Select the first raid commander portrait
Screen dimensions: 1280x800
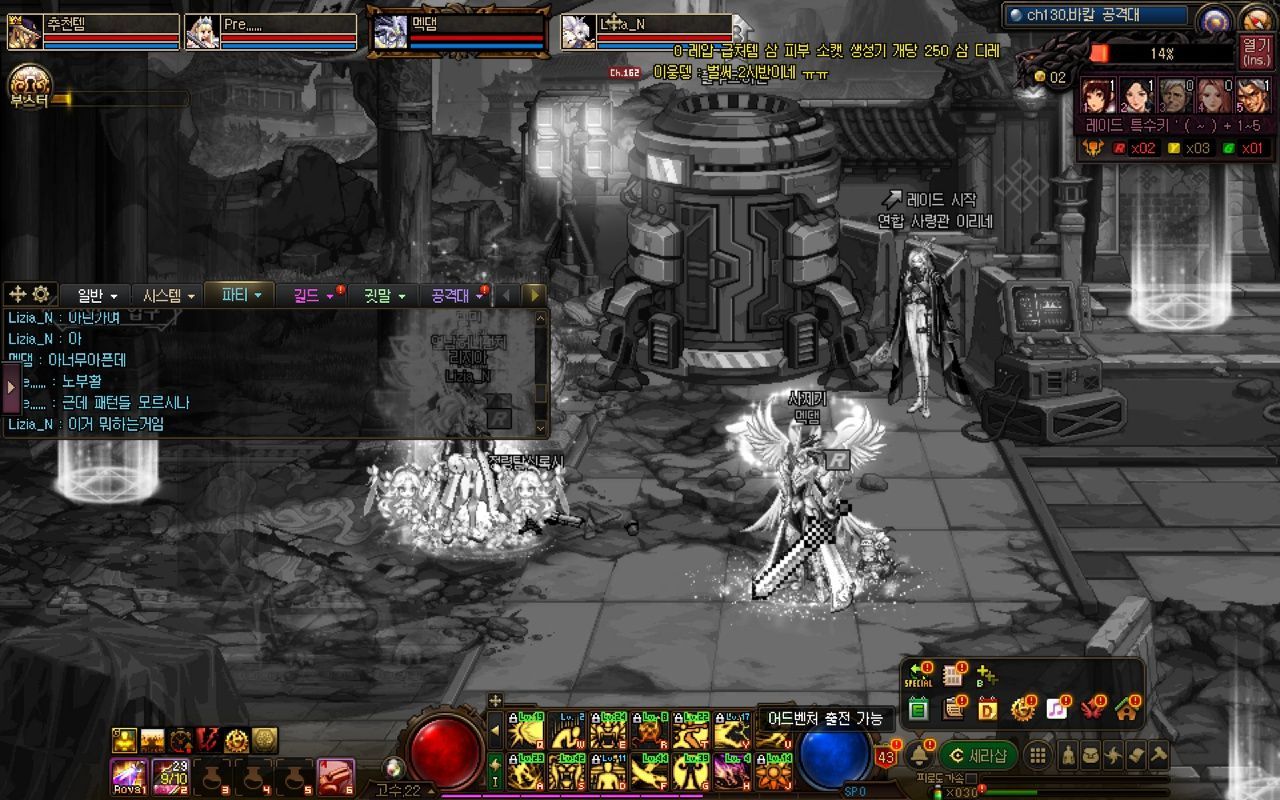point(1097,96)
